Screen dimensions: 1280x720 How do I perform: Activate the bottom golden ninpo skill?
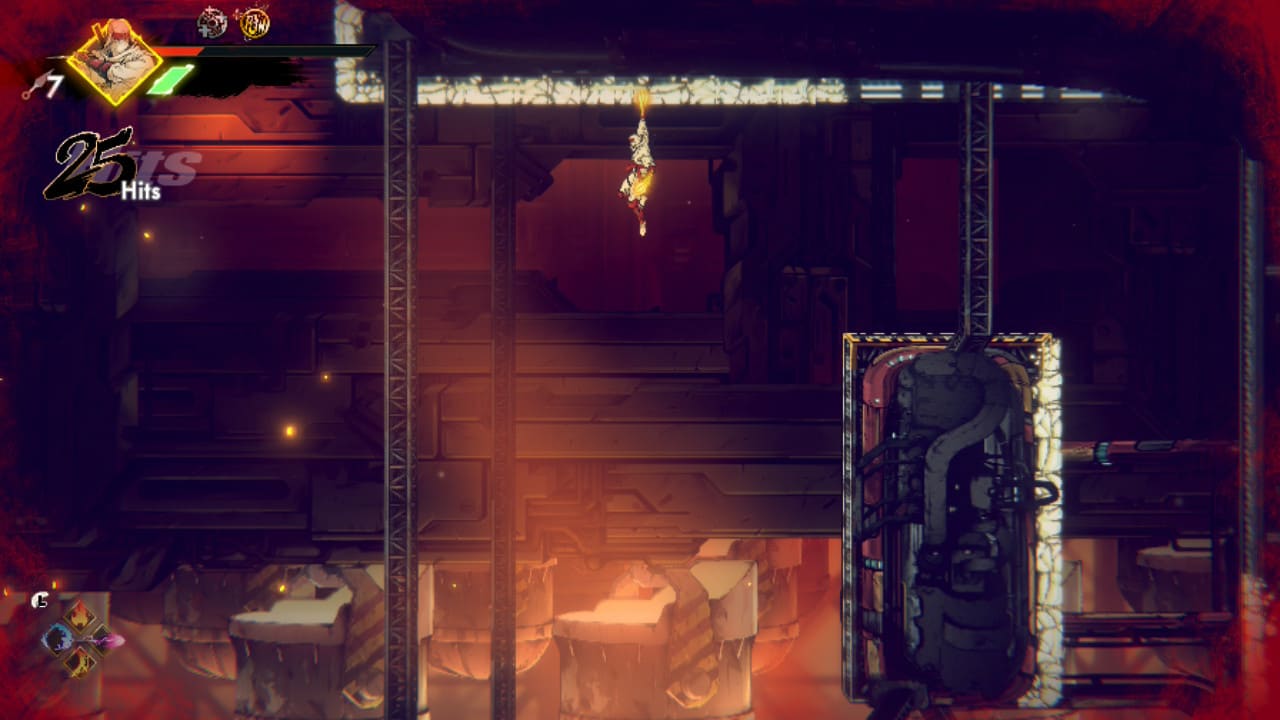coord(80,660)
